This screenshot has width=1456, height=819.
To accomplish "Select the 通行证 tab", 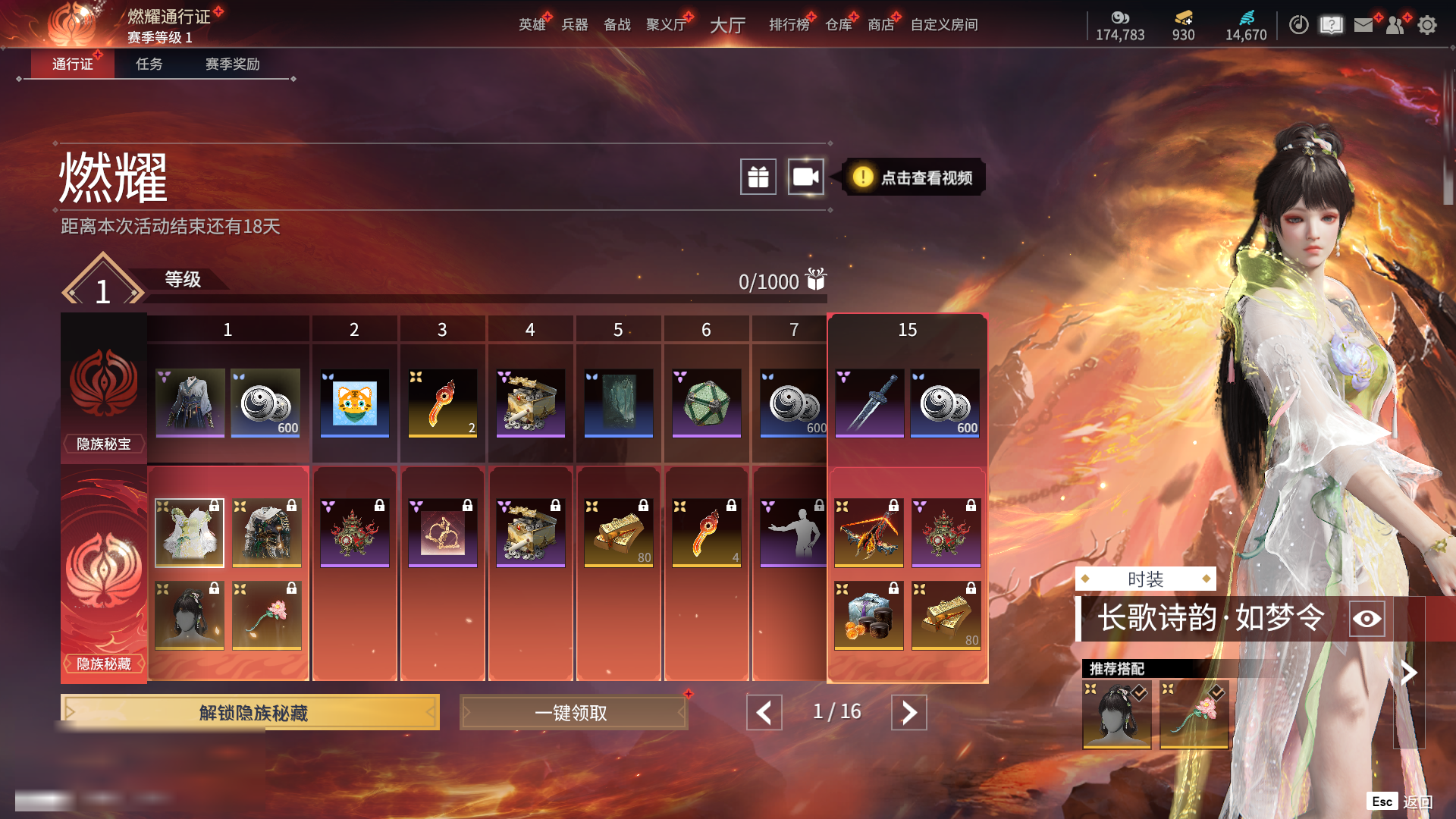I will tap(73, 64).
